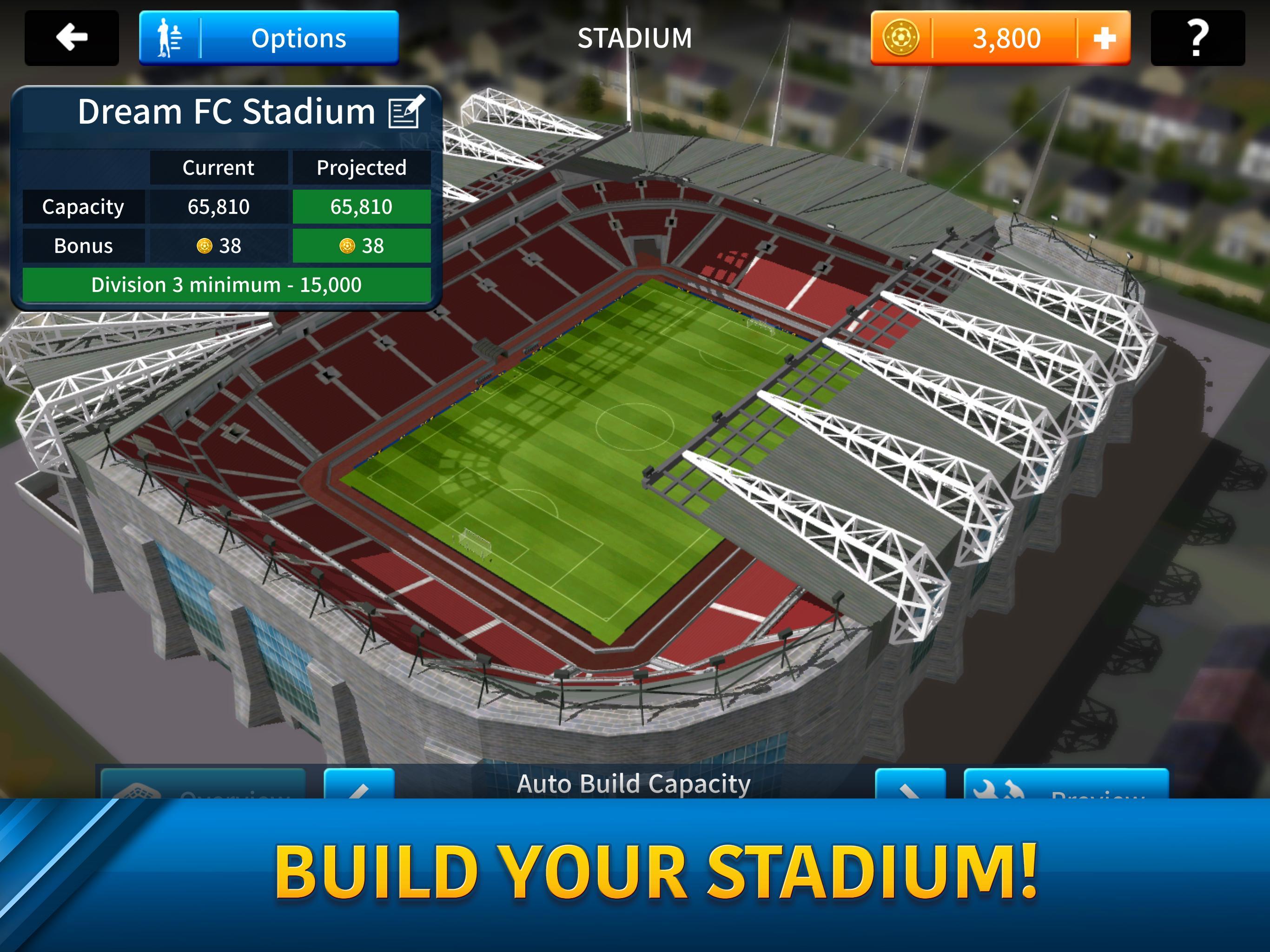
Task: Toggle Auto Build Capacity
Action: [x=635, y=783]
